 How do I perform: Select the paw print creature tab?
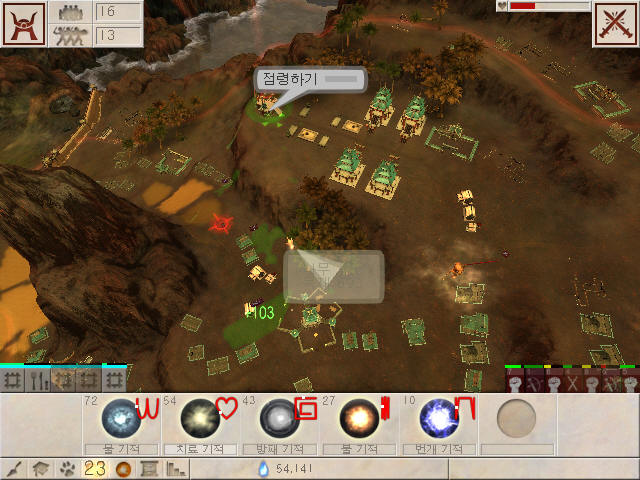pyautogui.click(x=67, y=469)
